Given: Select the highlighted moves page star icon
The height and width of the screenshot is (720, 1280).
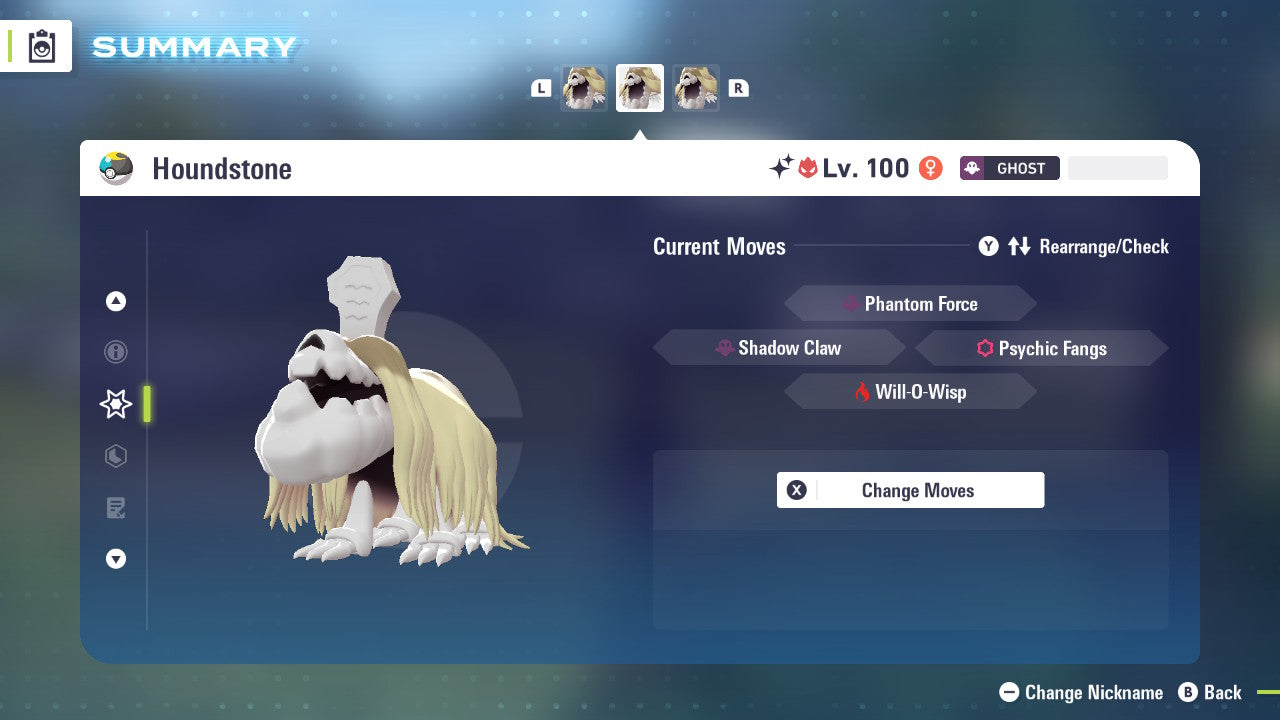Looking at the screenshot, I should (x=116, y=404).
